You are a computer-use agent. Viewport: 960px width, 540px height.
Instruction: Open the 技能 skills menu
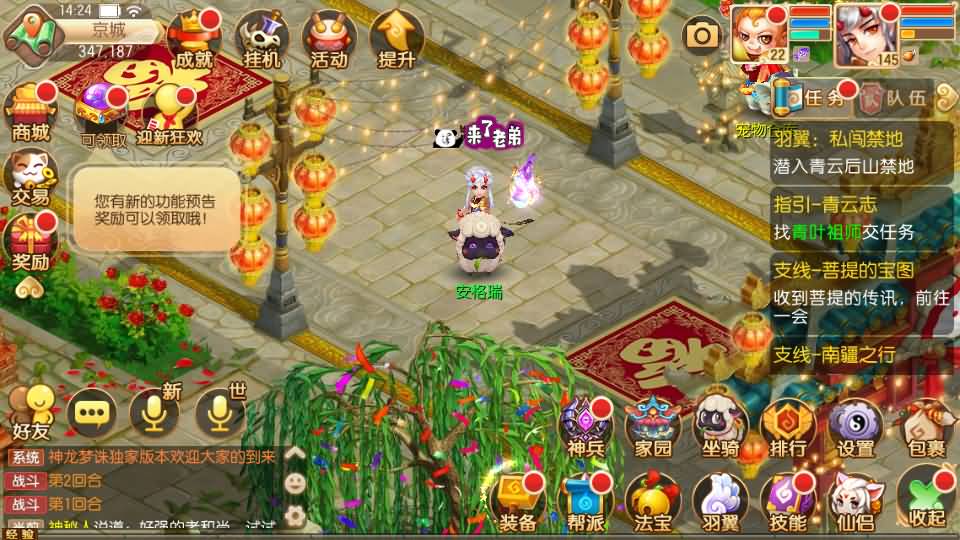[788, 500]
